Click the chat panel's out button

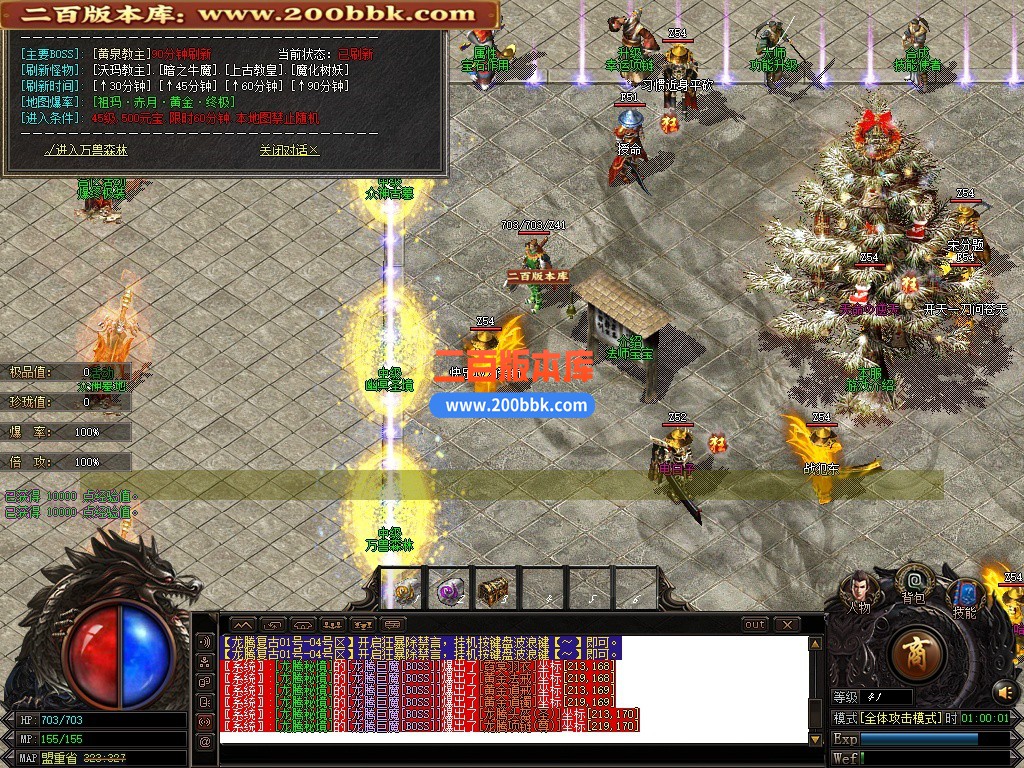755,624
